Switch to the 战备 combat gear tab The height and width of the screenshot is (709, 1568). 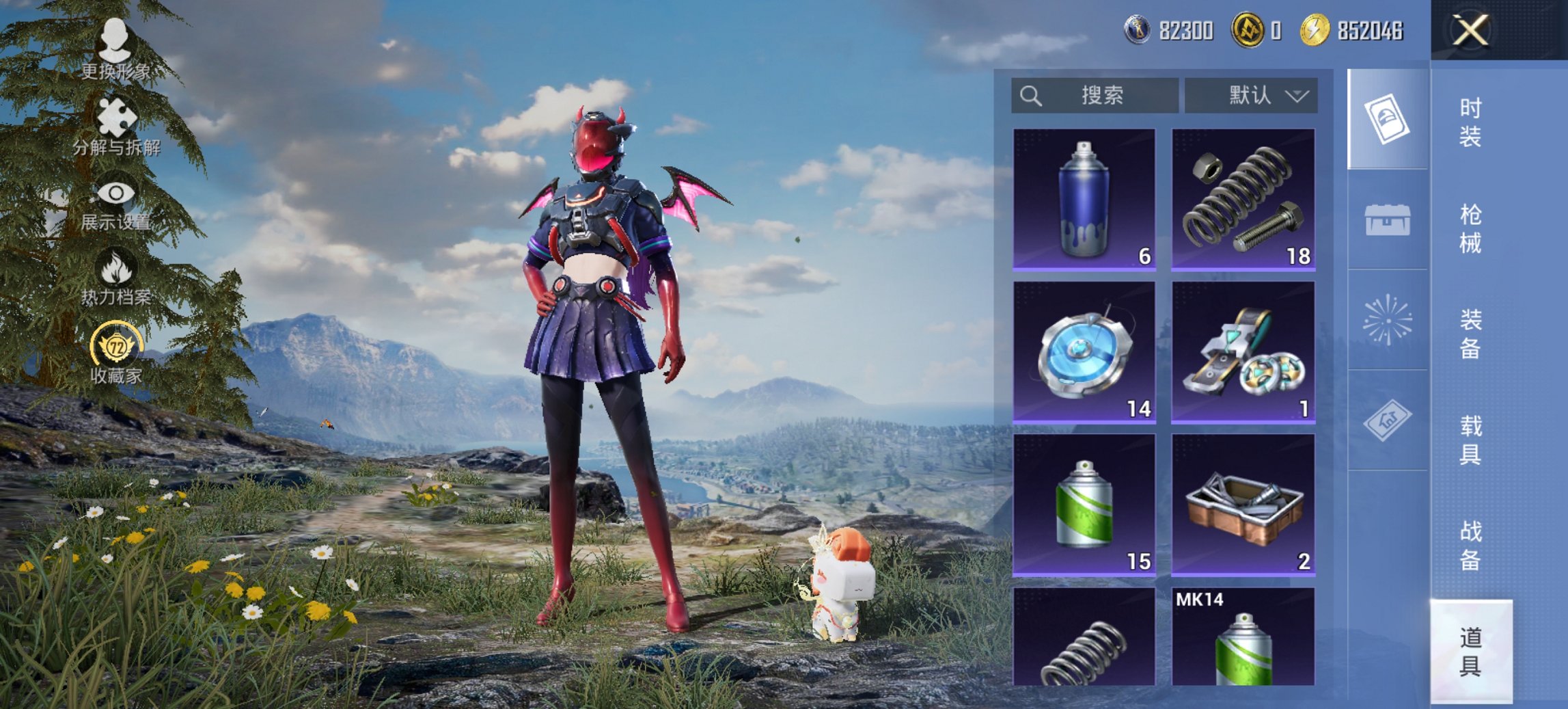point(1470,545)
